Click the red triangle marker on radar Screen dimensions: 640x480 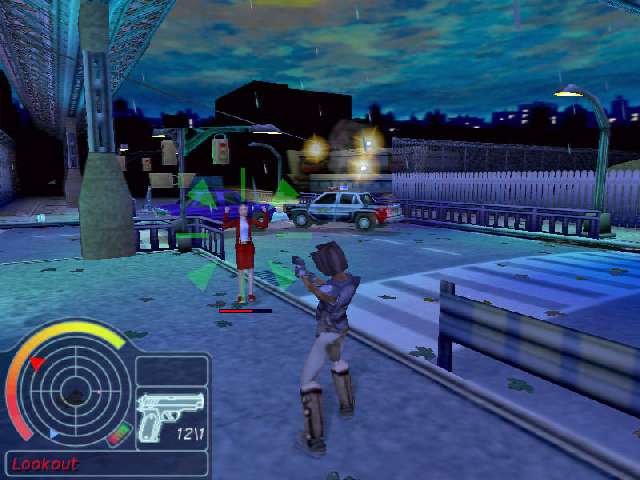[37, 364]
